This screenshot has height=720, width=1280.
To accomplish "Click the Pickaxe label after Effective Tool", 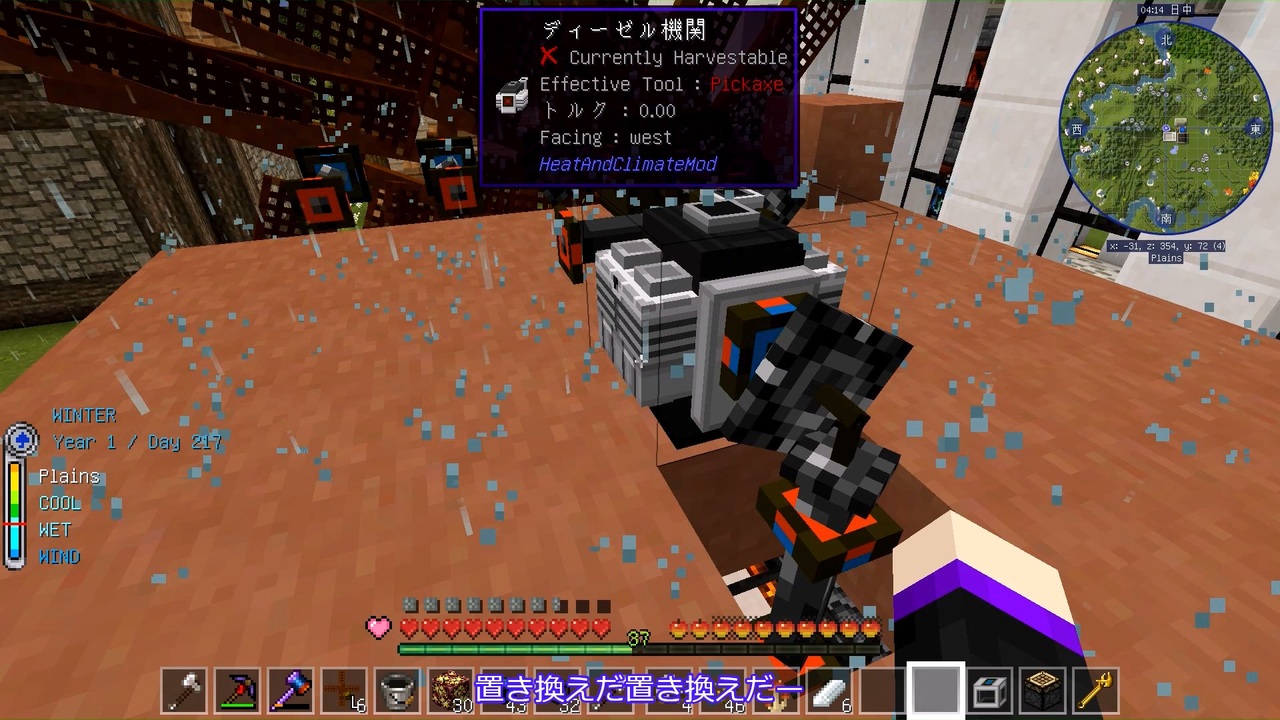I will click(746, 84).
